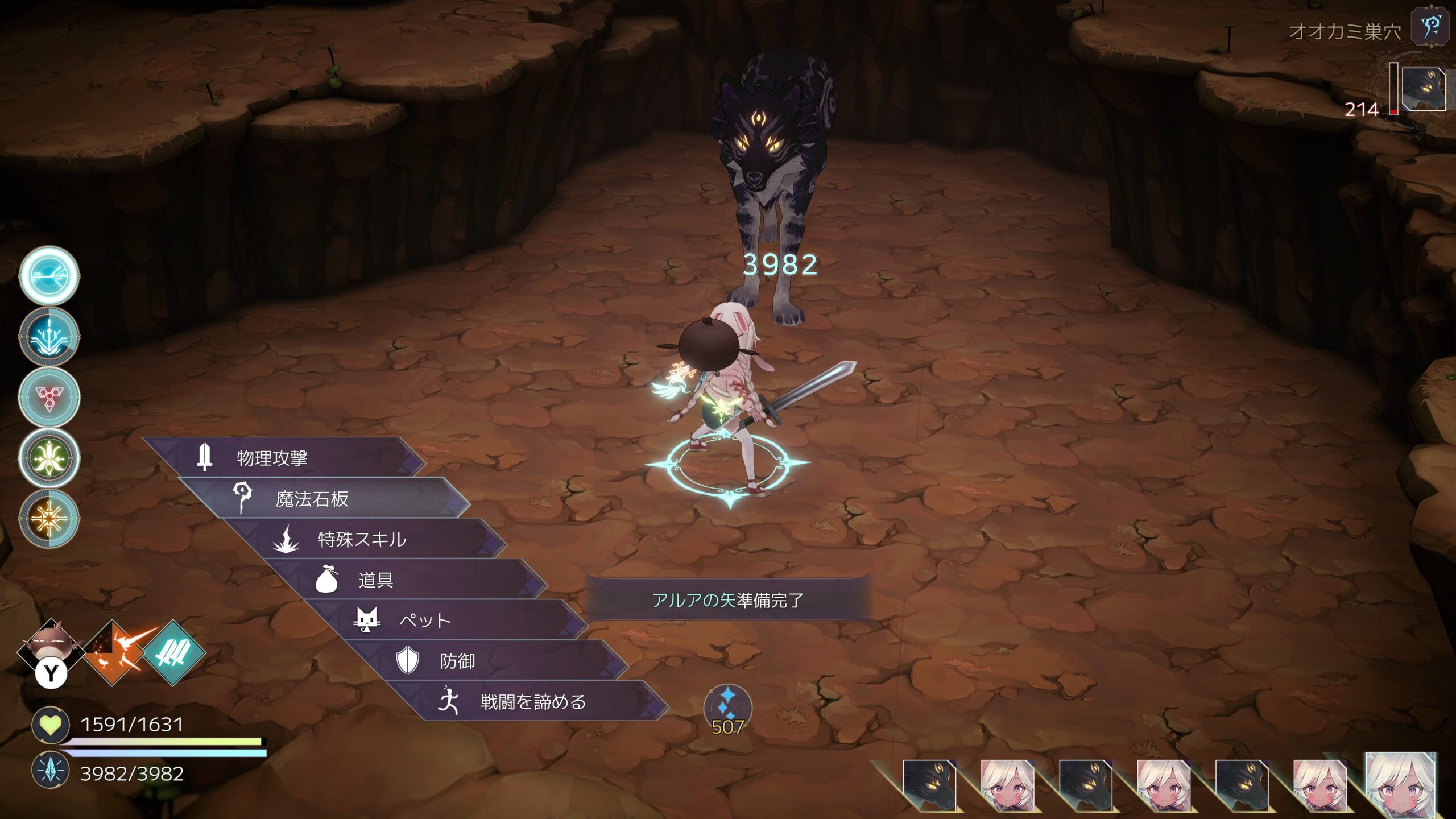Select the ペット pet command

click(x=424, y=621)
